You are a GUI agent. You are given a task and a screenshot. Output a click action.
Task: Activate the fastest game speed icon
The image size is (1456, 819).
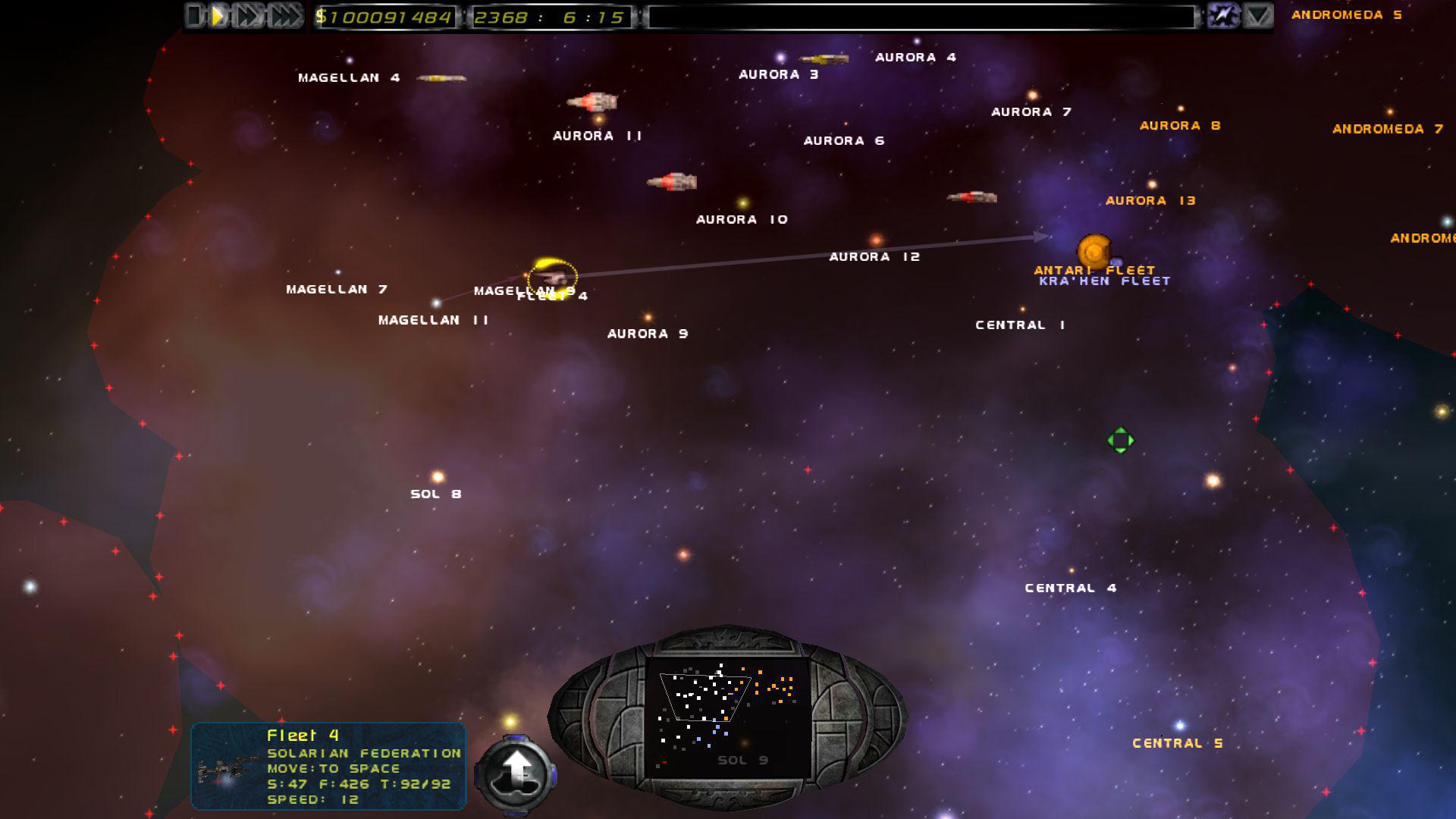pyautogui.click(x=282, y=14)
